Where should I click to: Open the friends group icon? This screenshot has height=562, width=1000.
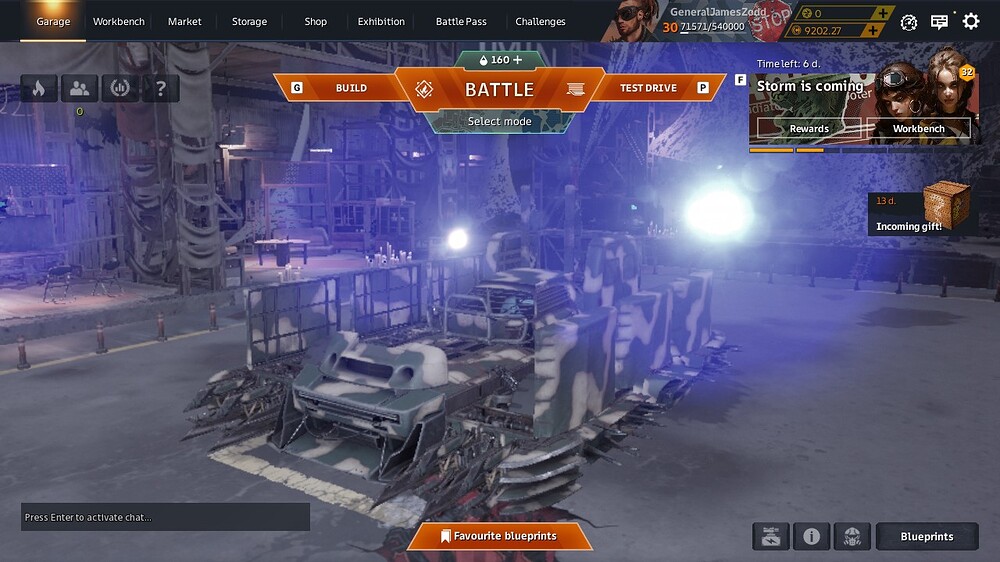point(79,88)
